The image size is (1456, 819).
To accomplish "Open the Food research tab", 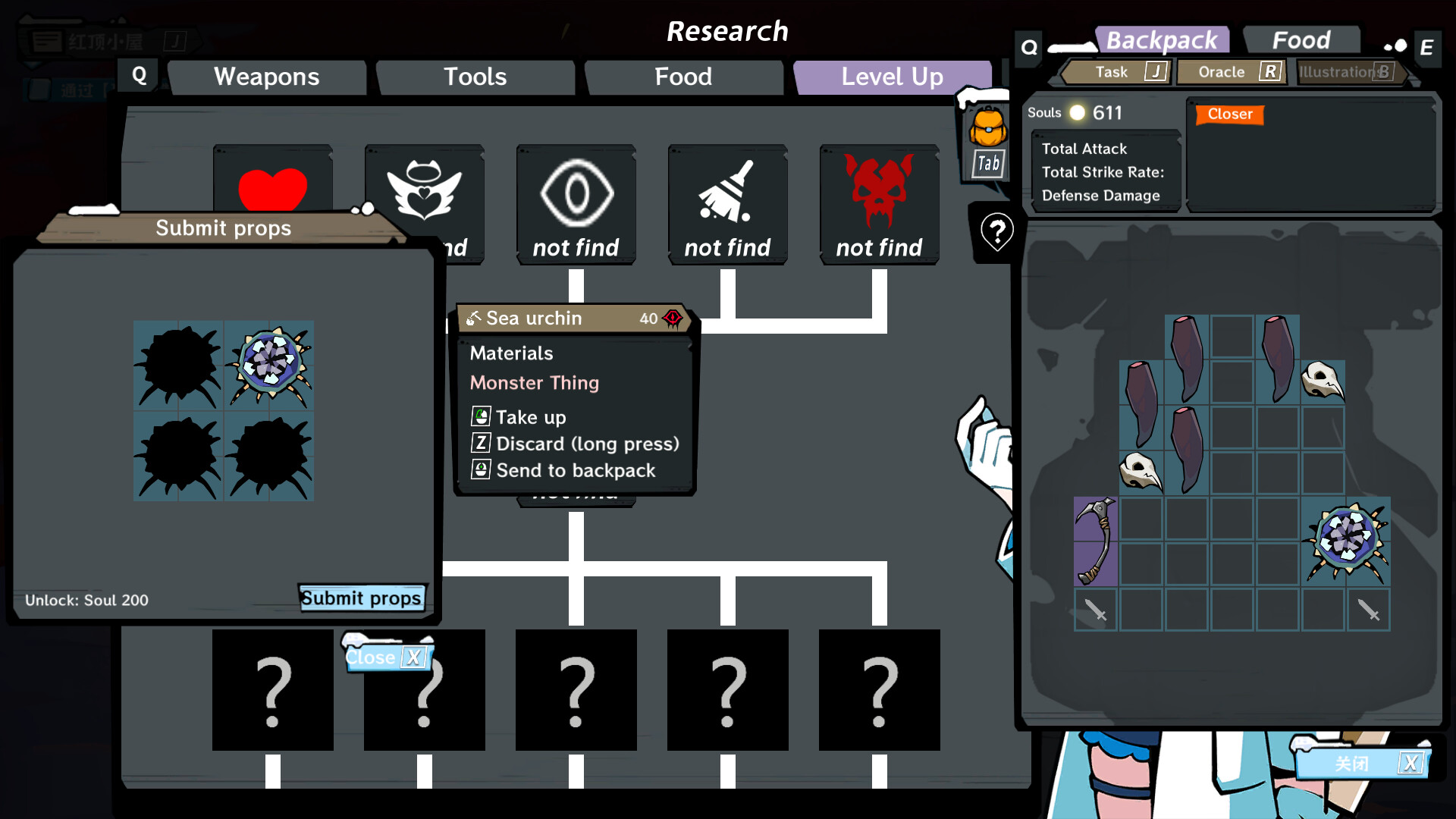I will pyautogui.click(x=682, y=77).
